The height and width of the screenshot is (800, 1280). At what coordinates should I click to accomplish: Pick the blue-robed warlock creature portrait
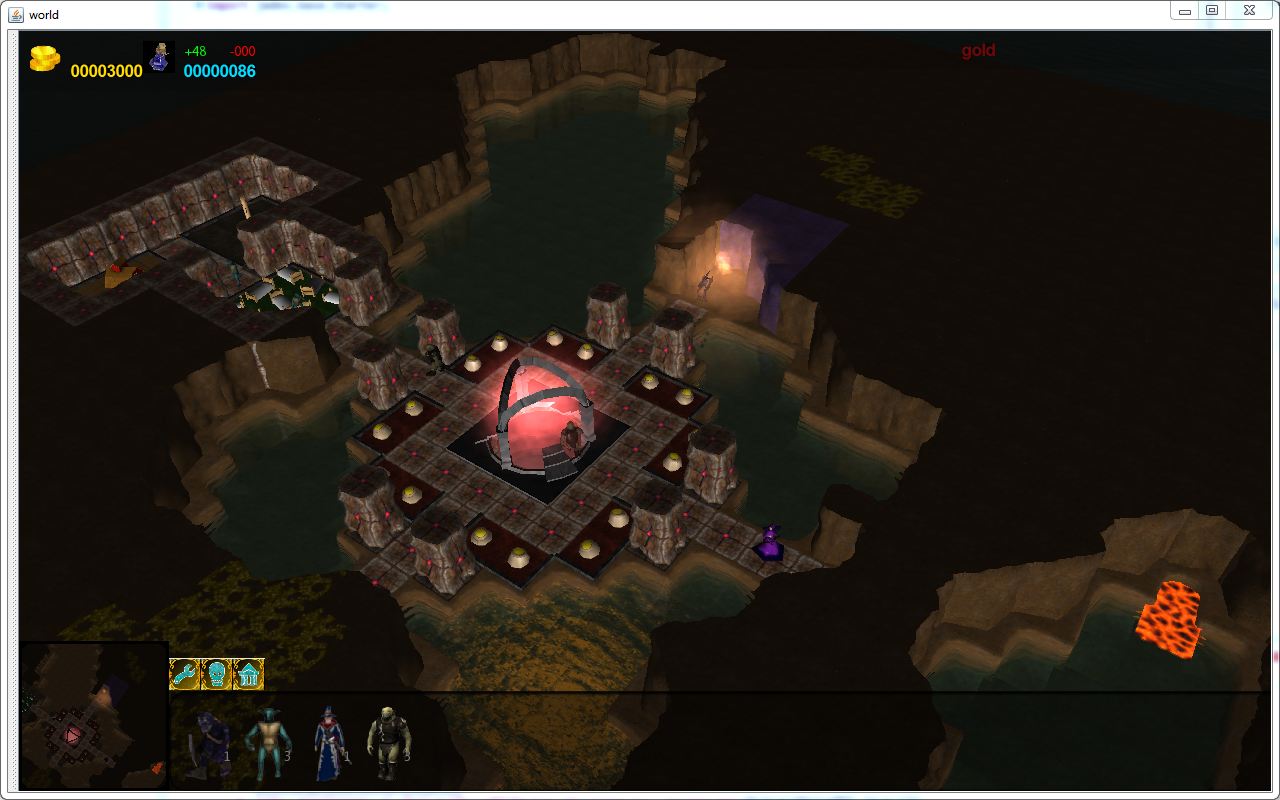329,743
